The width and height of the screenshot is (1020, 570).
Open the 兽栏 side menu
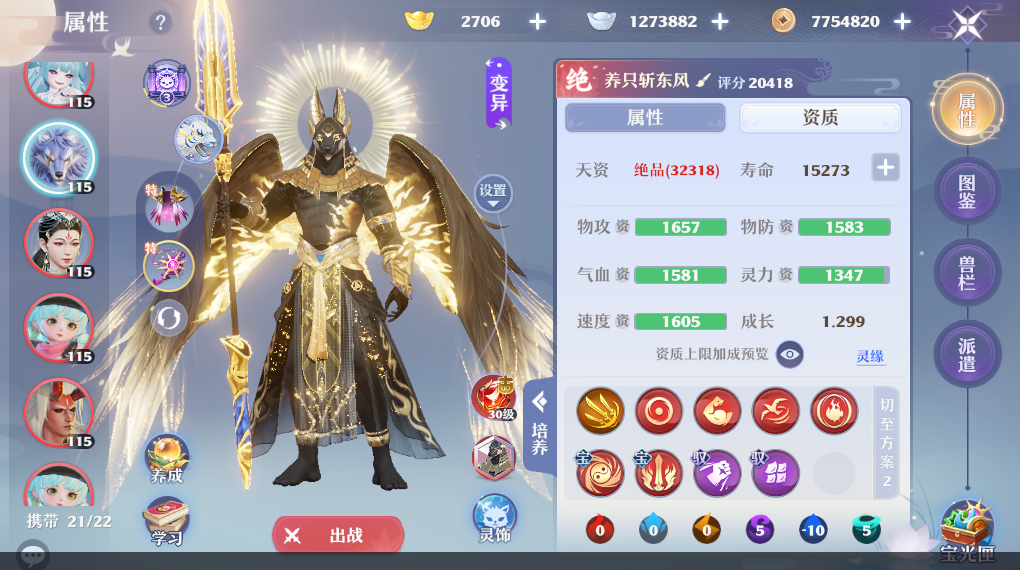[x=967, y=273]
